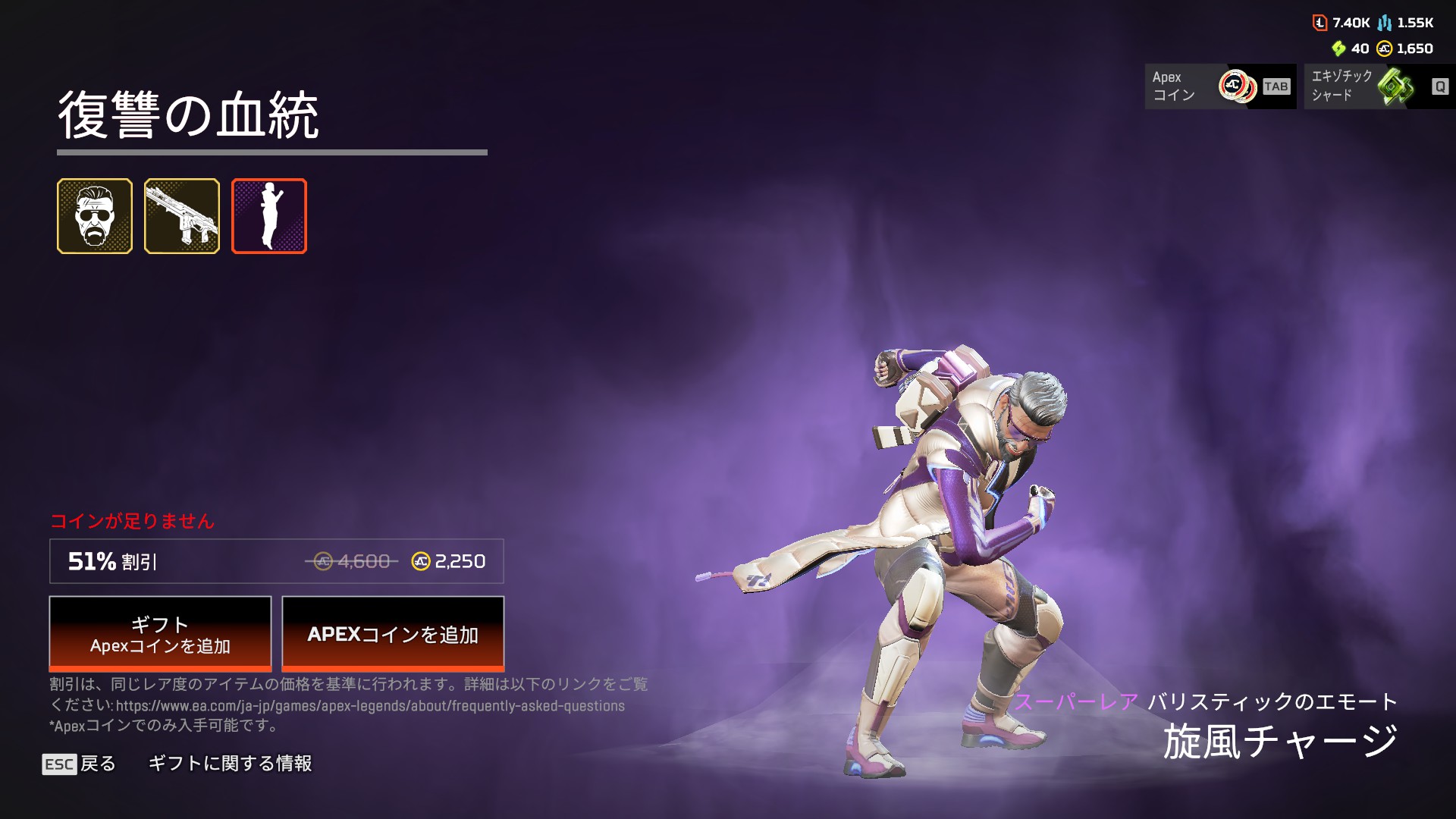Screen dimensions: 1456x819
Task: Select the weapon skin thumbnail
Action: [182, 216]
